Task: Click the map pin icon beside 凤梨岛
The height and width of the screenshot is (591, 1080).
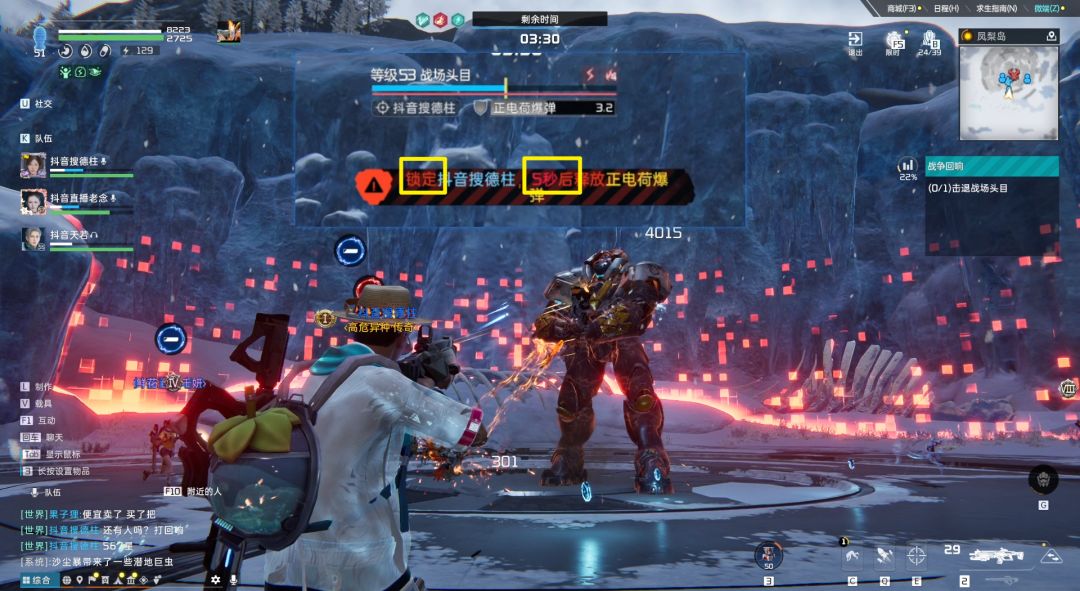Action: pos(1051,36)
